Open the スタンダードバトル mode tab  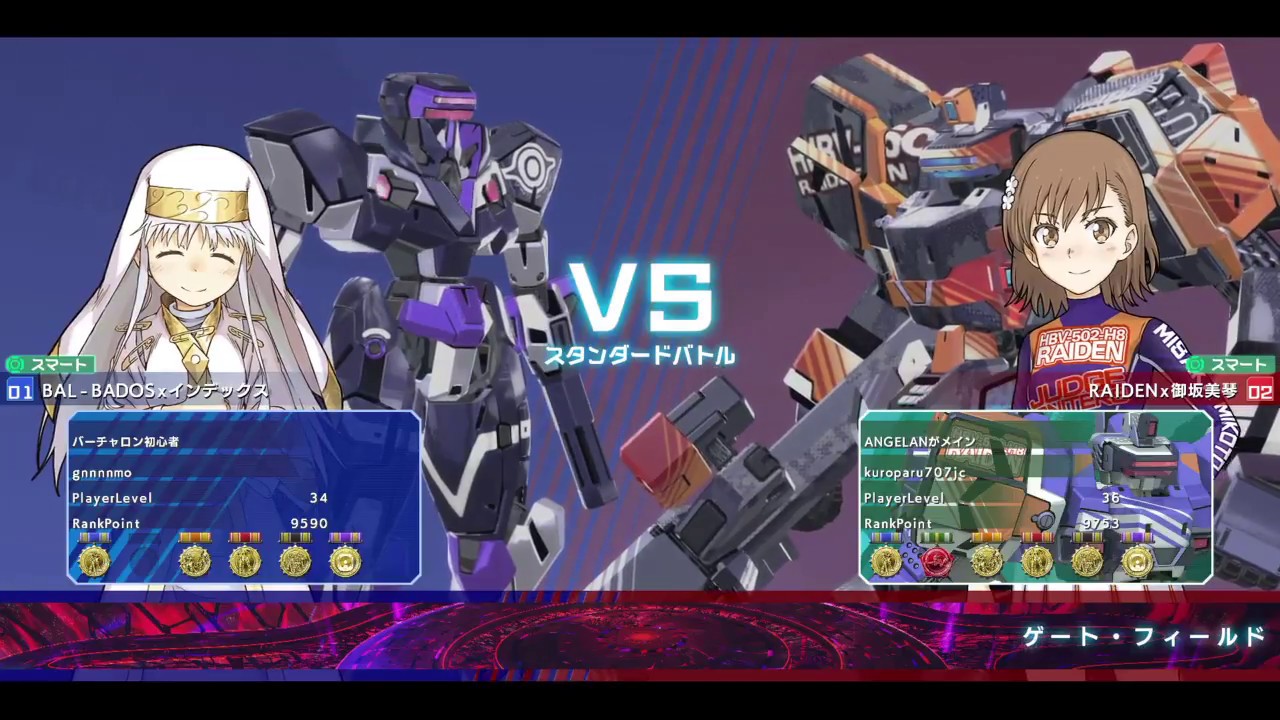click(x=641, y=355)
